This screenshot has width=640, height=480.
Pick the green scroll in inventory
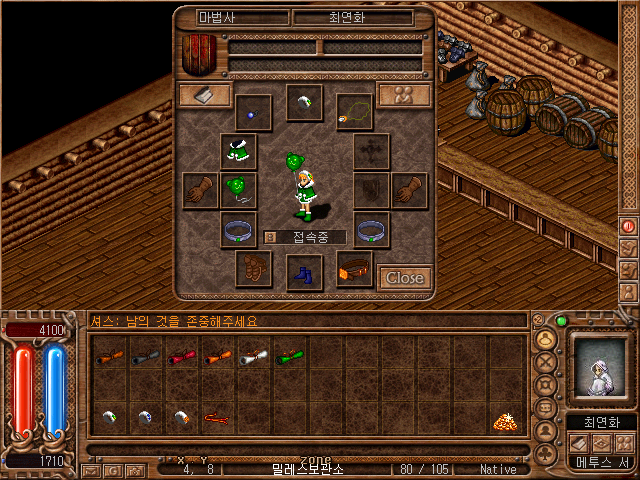point(290,355)
